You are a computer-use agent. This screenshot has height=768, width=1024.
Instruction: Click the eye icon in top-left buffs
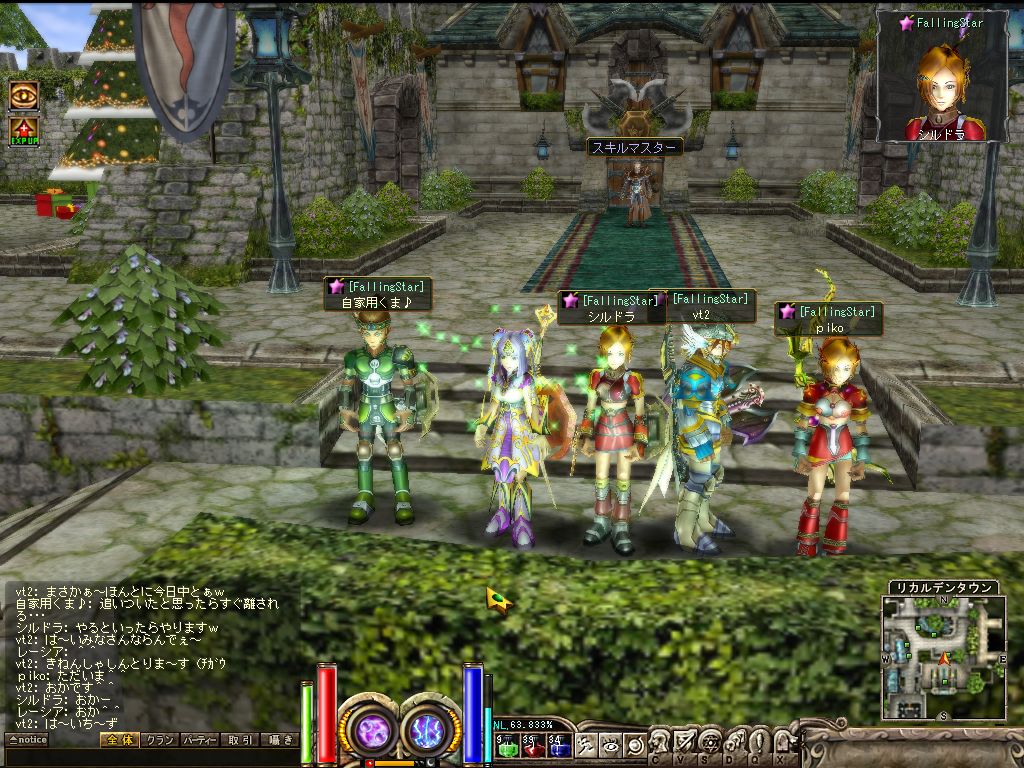click(24, 95)
